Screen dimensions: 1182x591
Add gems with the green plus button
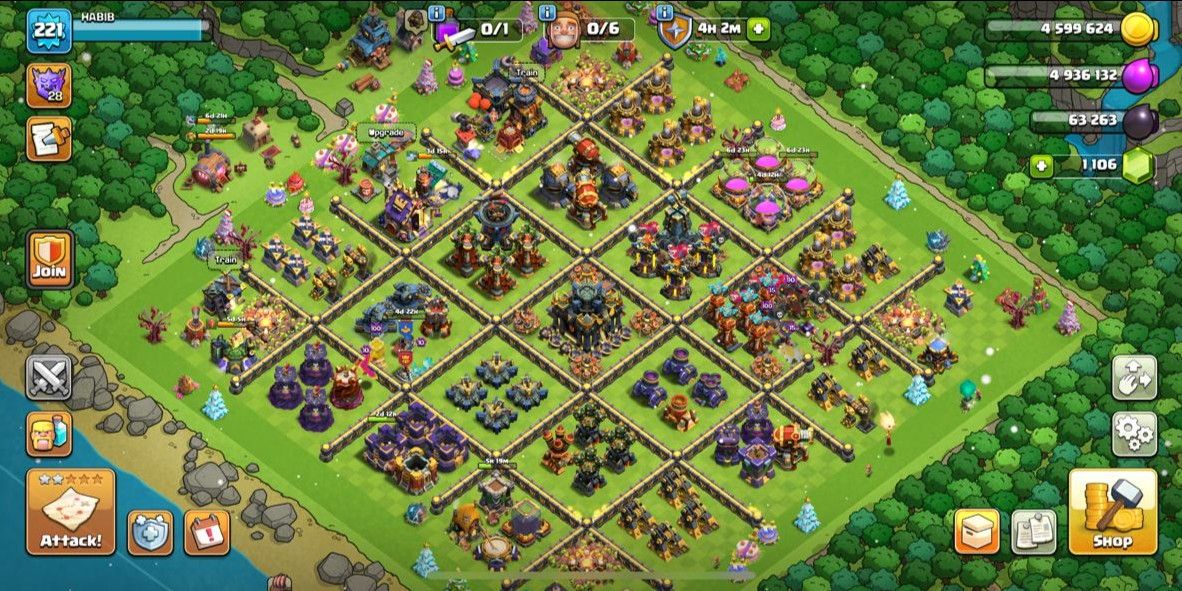1042,166
